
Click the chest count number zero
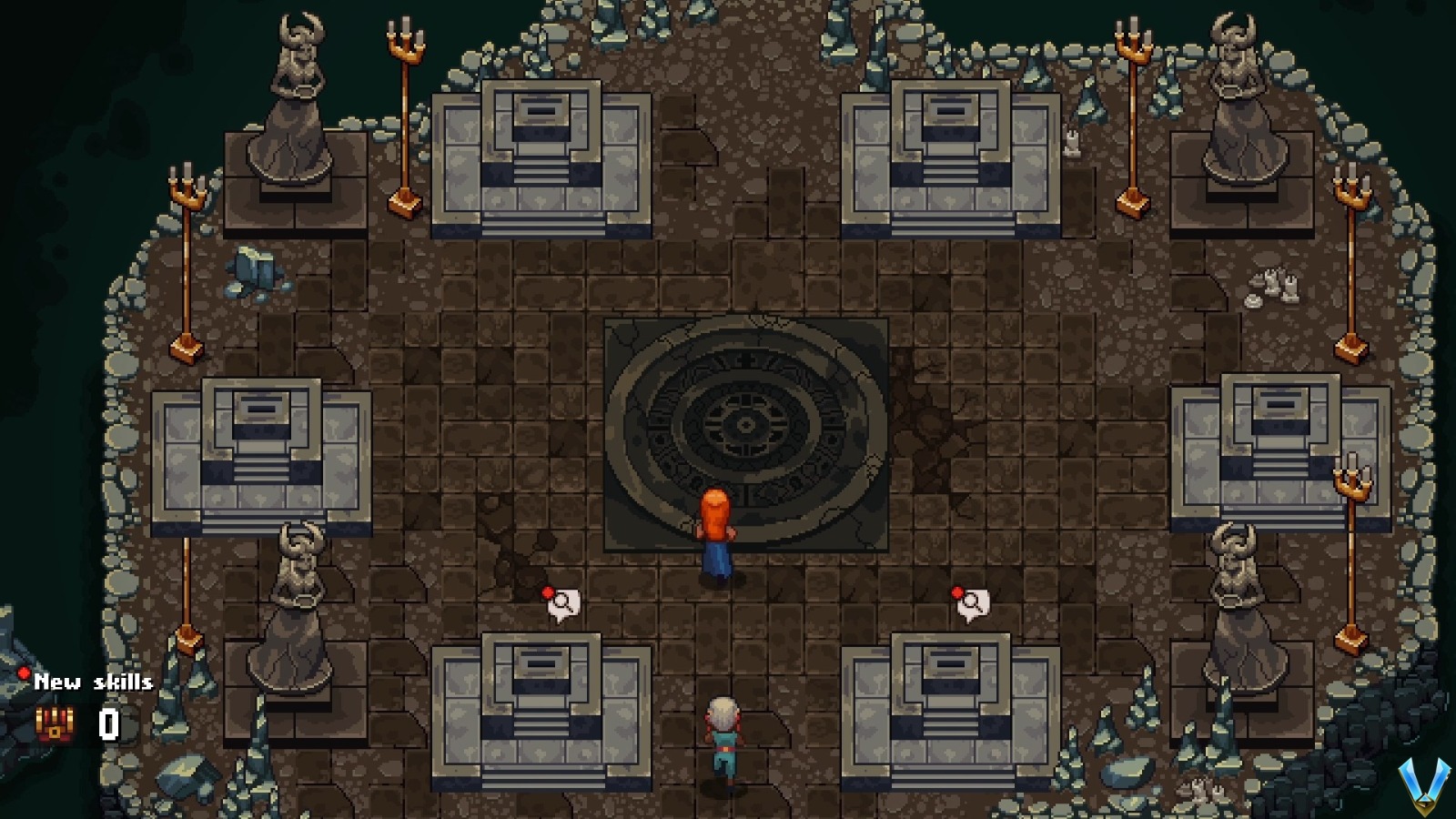[x=108, y=724]
